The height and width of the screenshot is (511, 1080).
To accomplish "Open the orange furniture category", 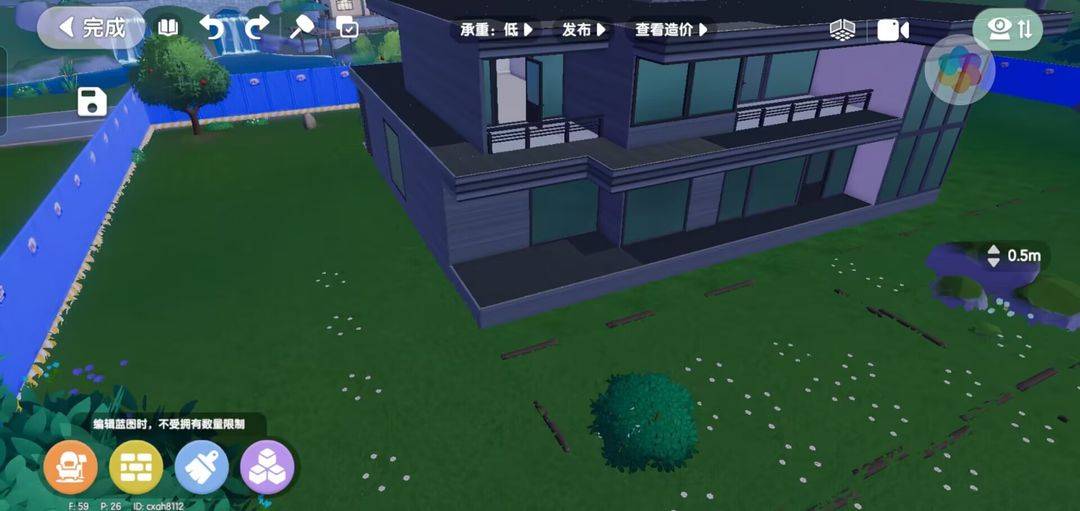I will point(71,467).
